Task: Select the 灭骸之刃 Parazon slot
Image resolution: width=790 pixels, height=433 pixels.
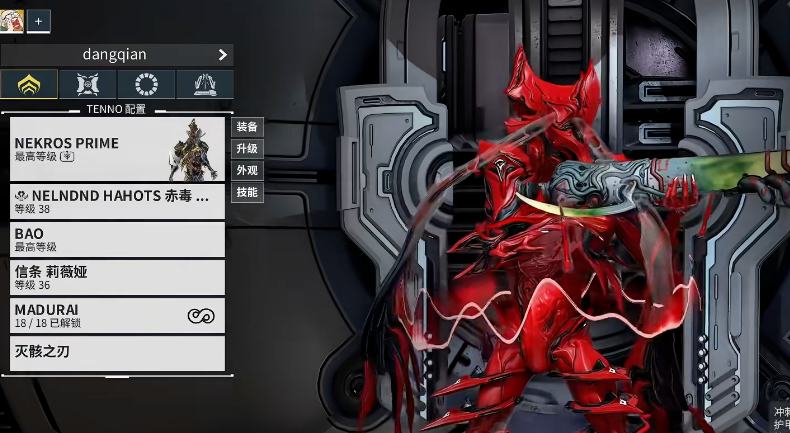Action: (117, 353)
